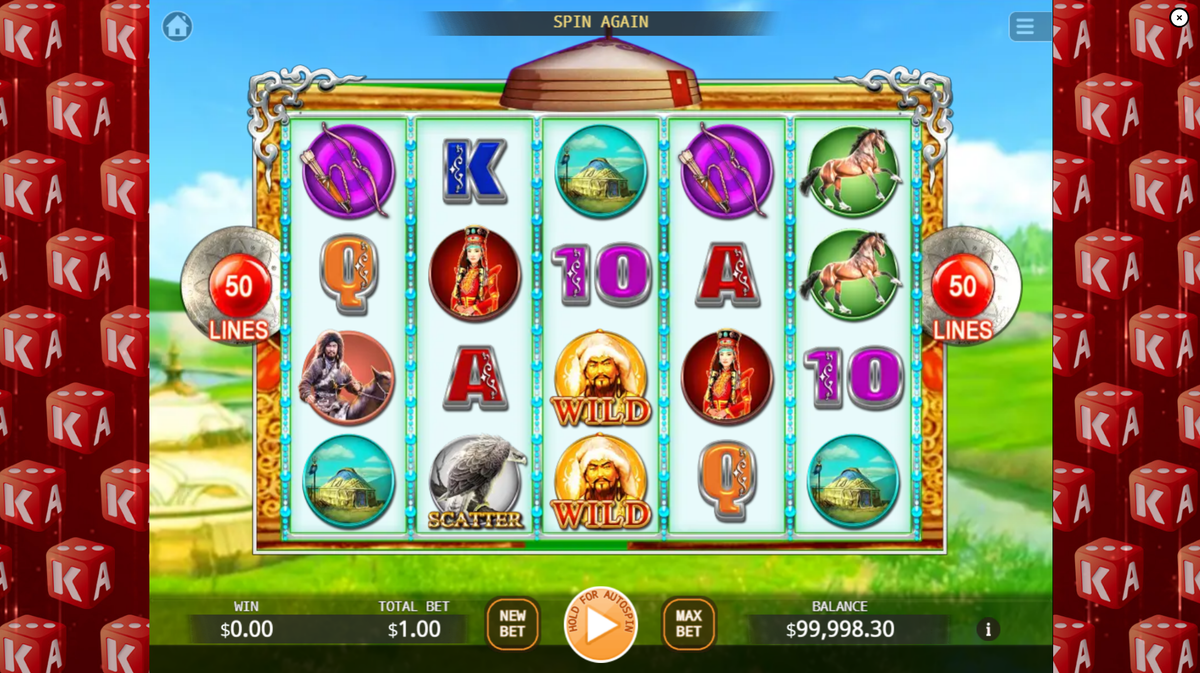Click the New Bet button
Viewport: 1200px width, 673px height.
[512, 624]
